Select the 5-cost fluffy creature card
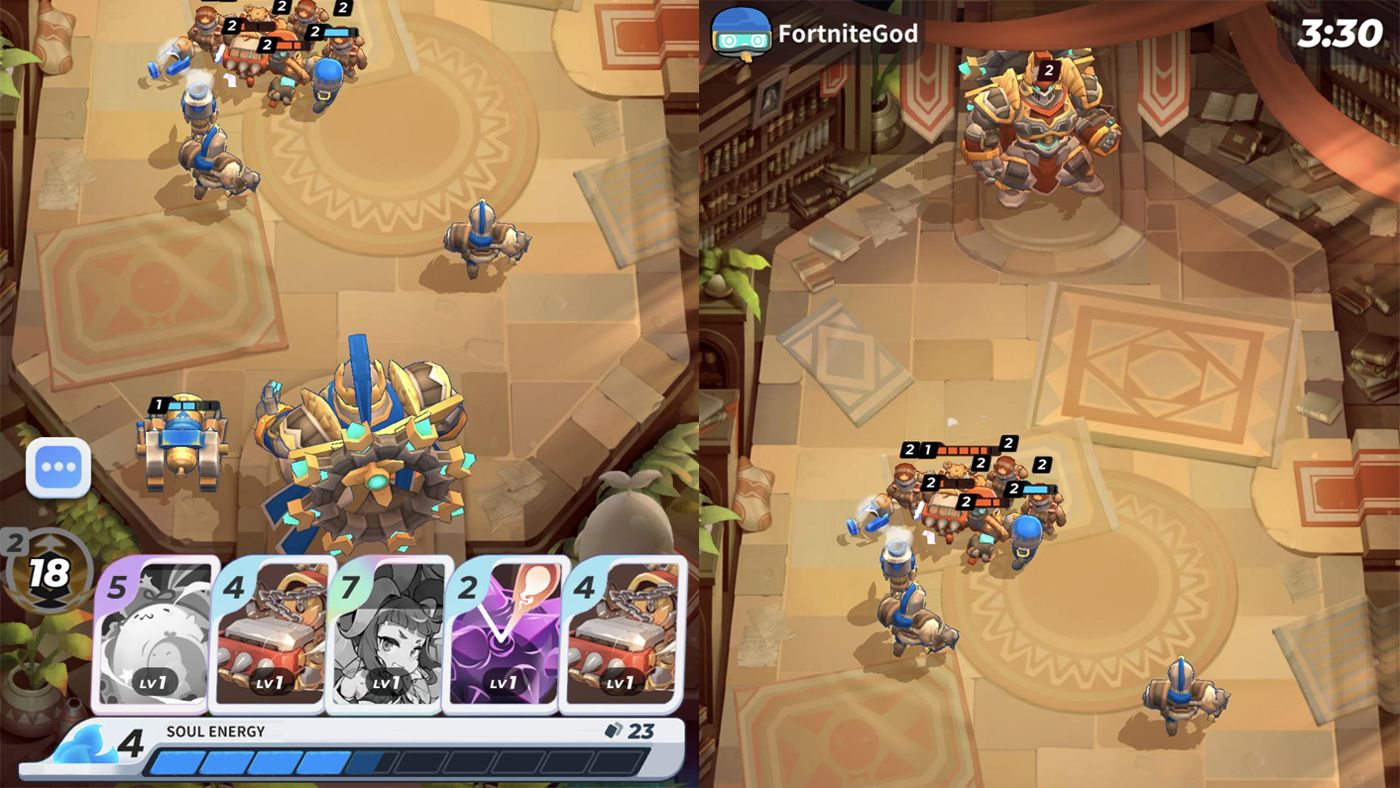1400x788 pixels. point(155,633)
